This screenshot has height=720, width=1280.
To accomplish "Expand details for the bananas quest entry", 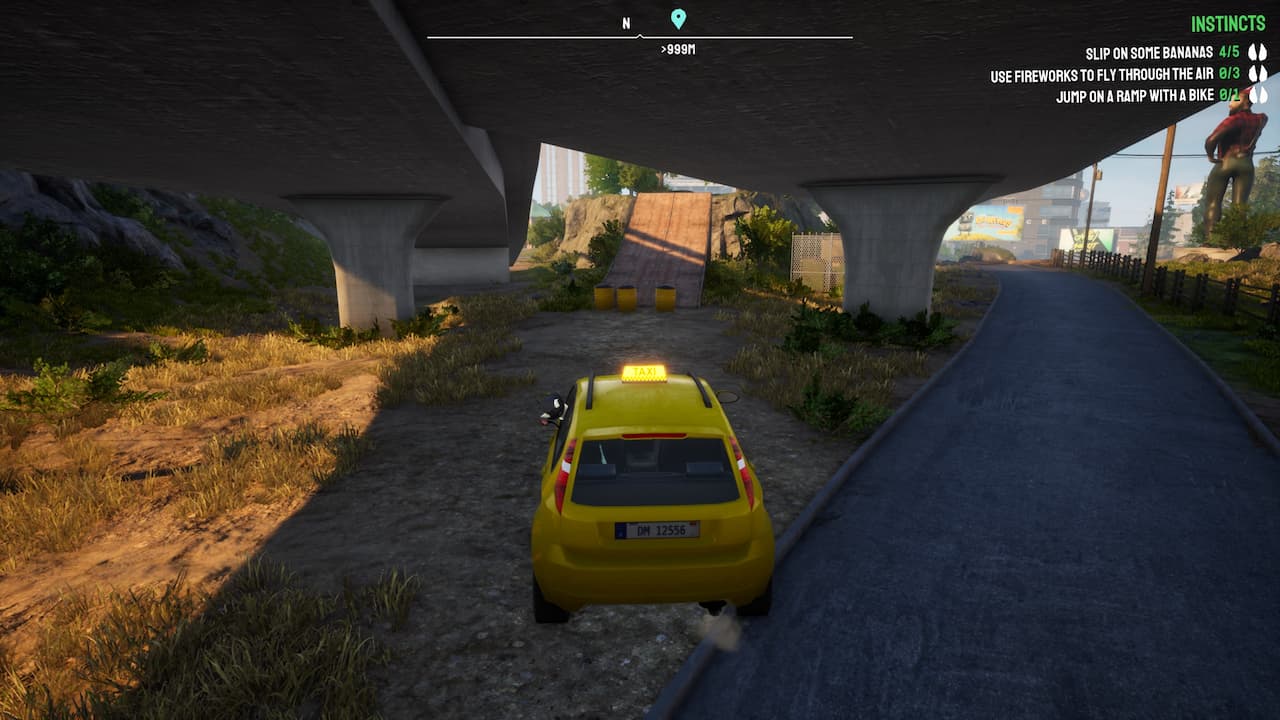I will click(1150, 50).
